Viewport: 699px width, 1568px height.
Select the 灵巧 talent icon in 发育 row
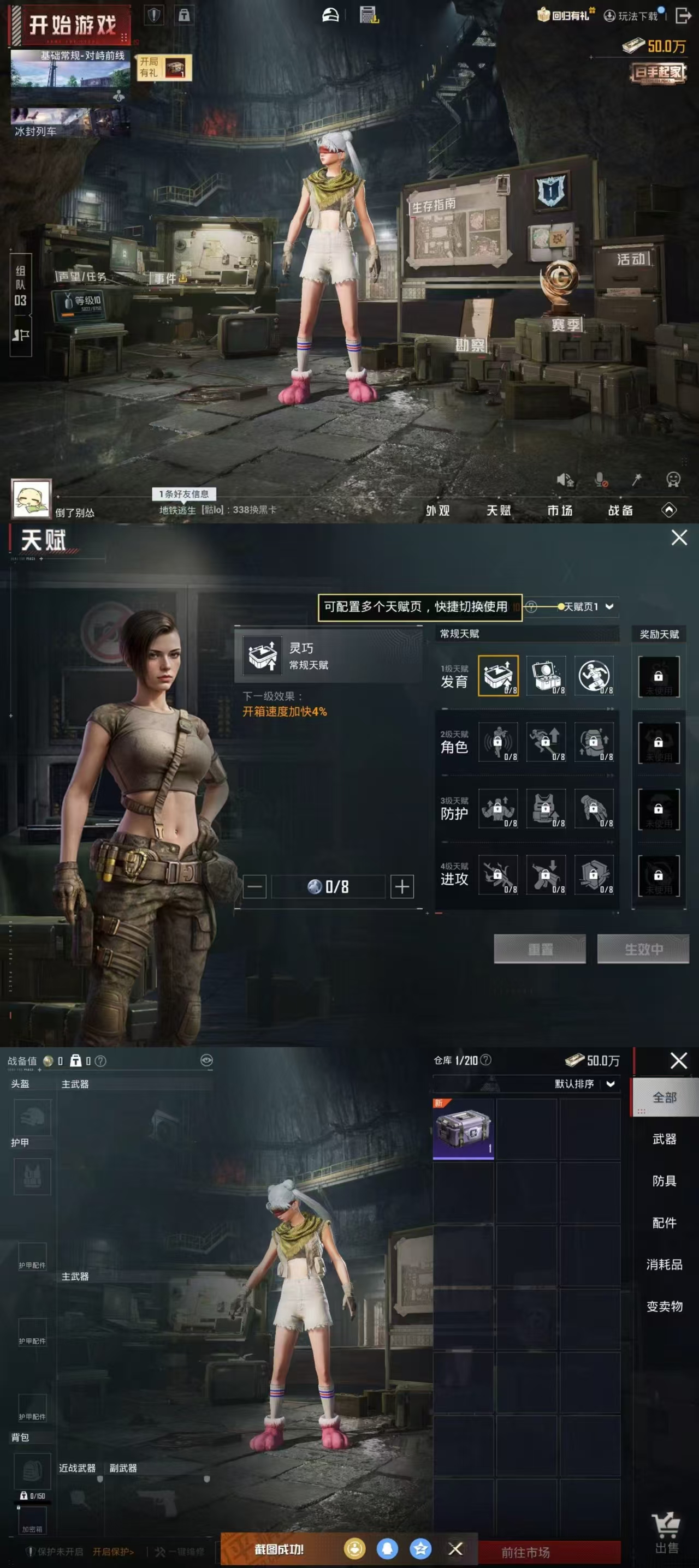coord(498,675)
